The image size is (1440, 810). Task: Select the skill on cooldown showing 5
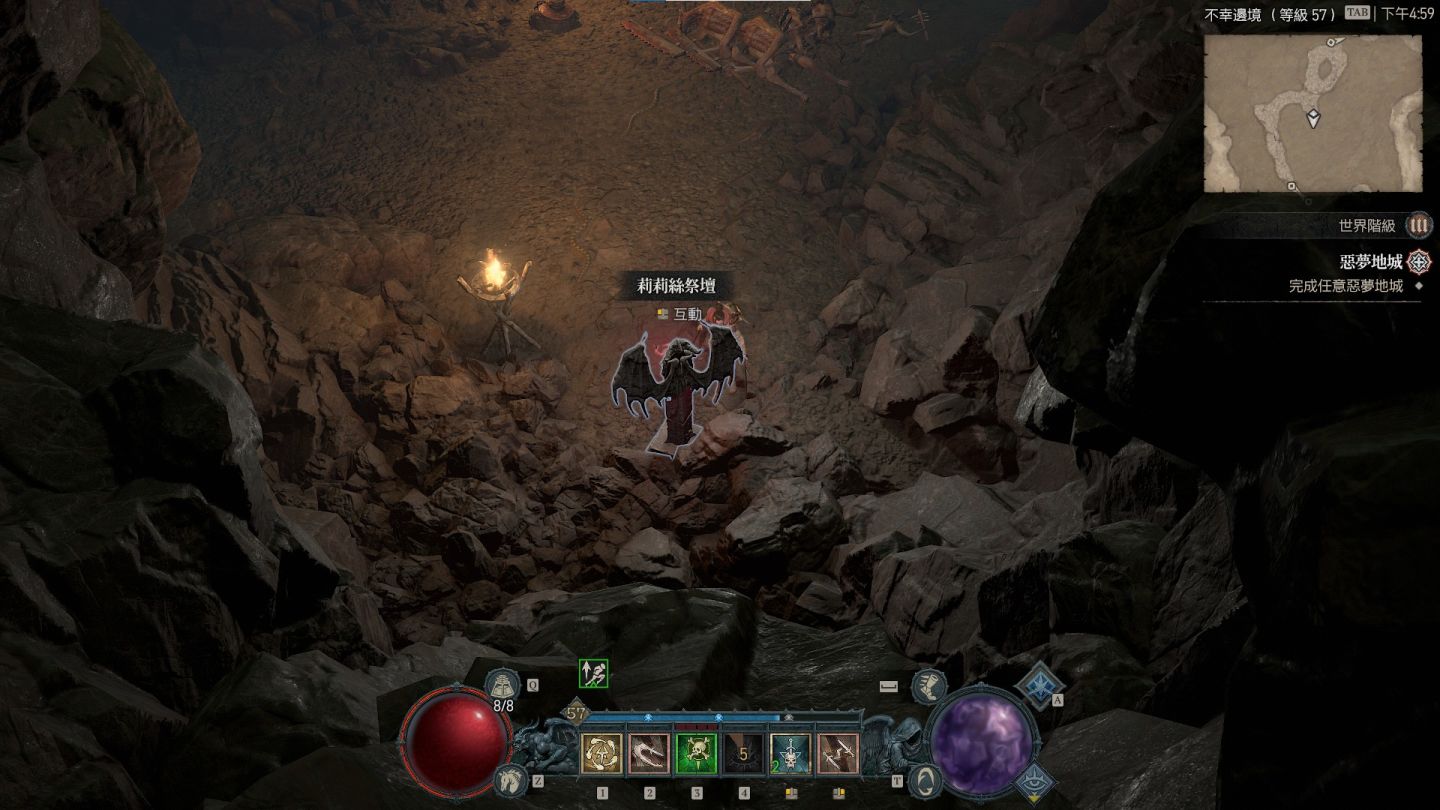743,754
